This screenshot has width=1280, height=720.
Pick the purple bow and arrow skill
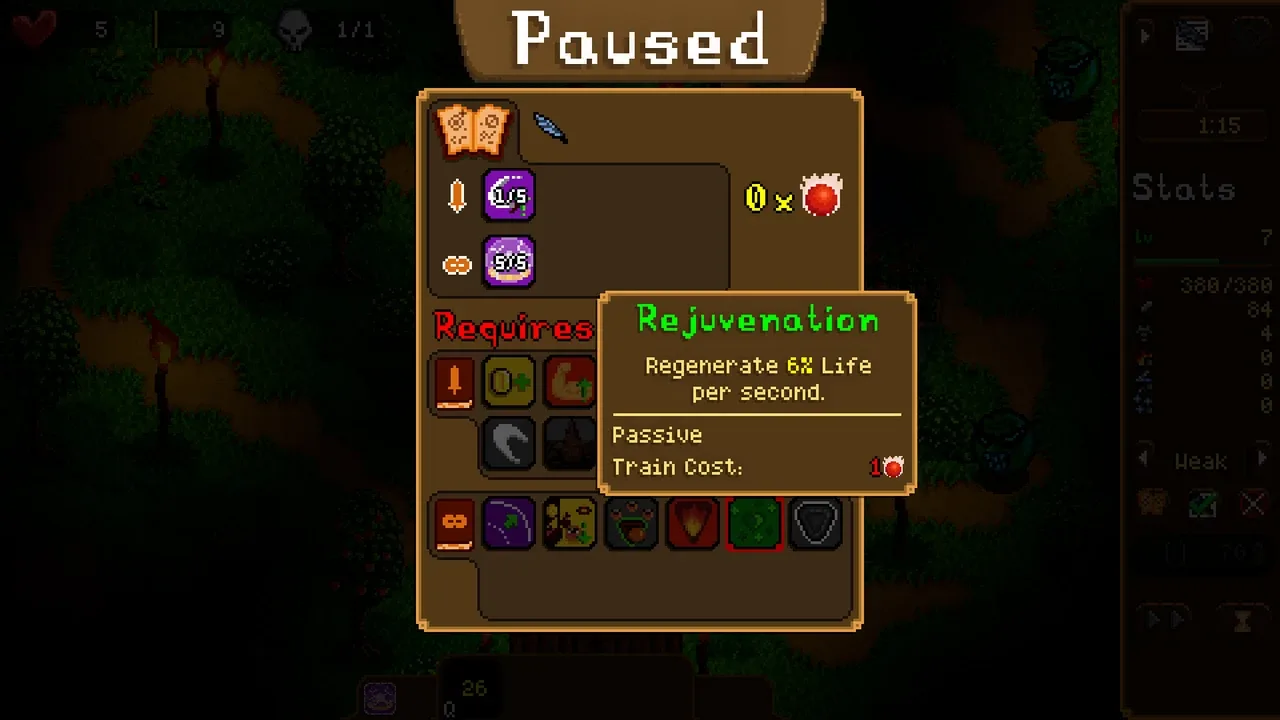pyautogui.click(x=509, y=523)
